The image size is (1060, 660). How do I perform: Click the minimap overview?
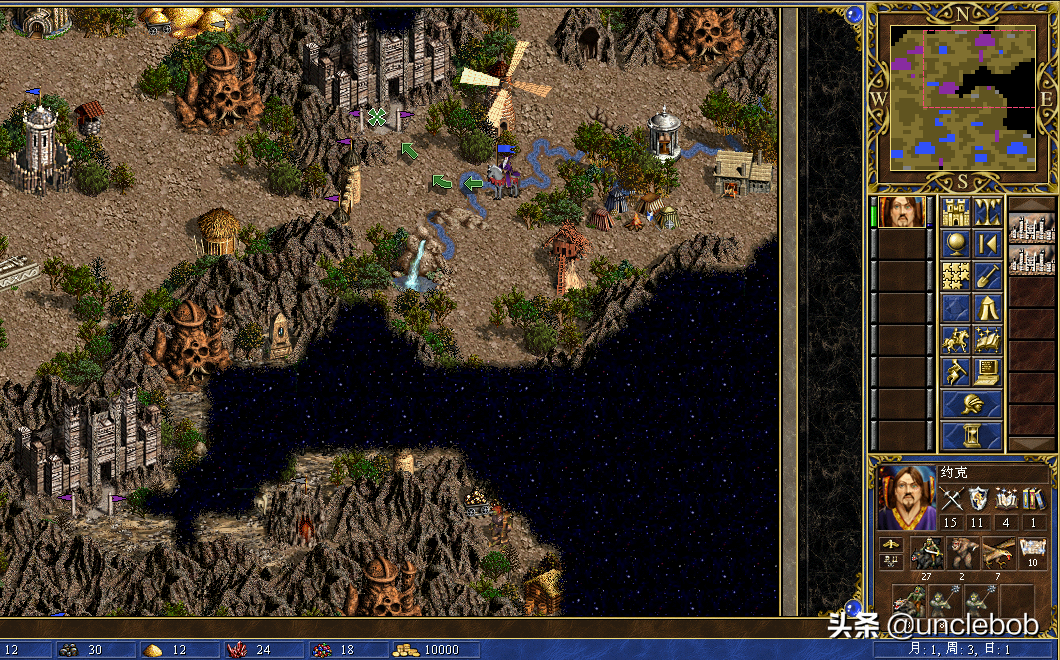click(962, 95)
